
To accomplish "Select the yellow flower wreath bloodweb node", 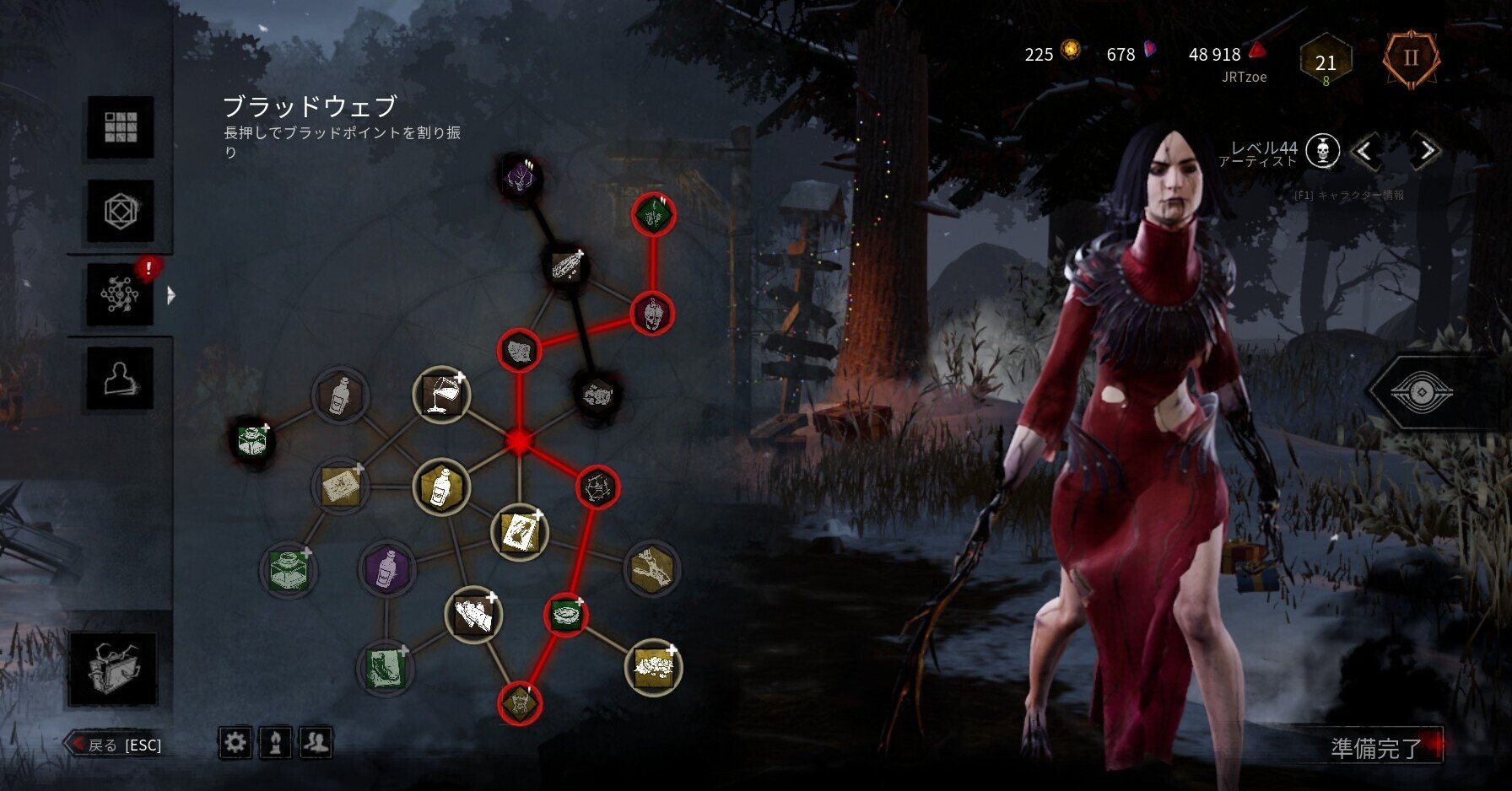I will click(x=653, y=667).
